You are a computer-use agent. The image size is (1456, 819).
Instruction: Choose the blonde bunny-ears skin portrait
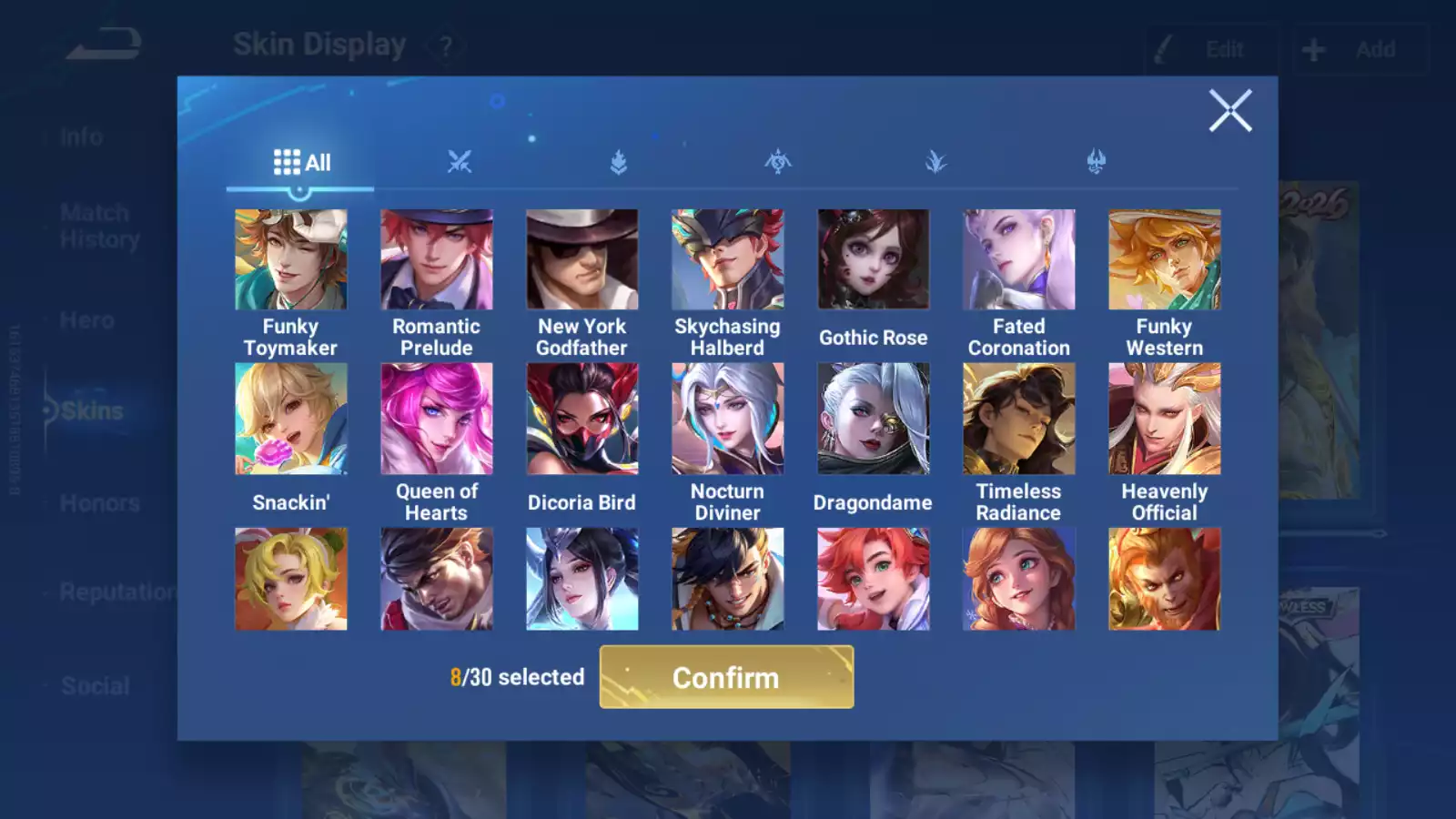click(x=290, y=579)
